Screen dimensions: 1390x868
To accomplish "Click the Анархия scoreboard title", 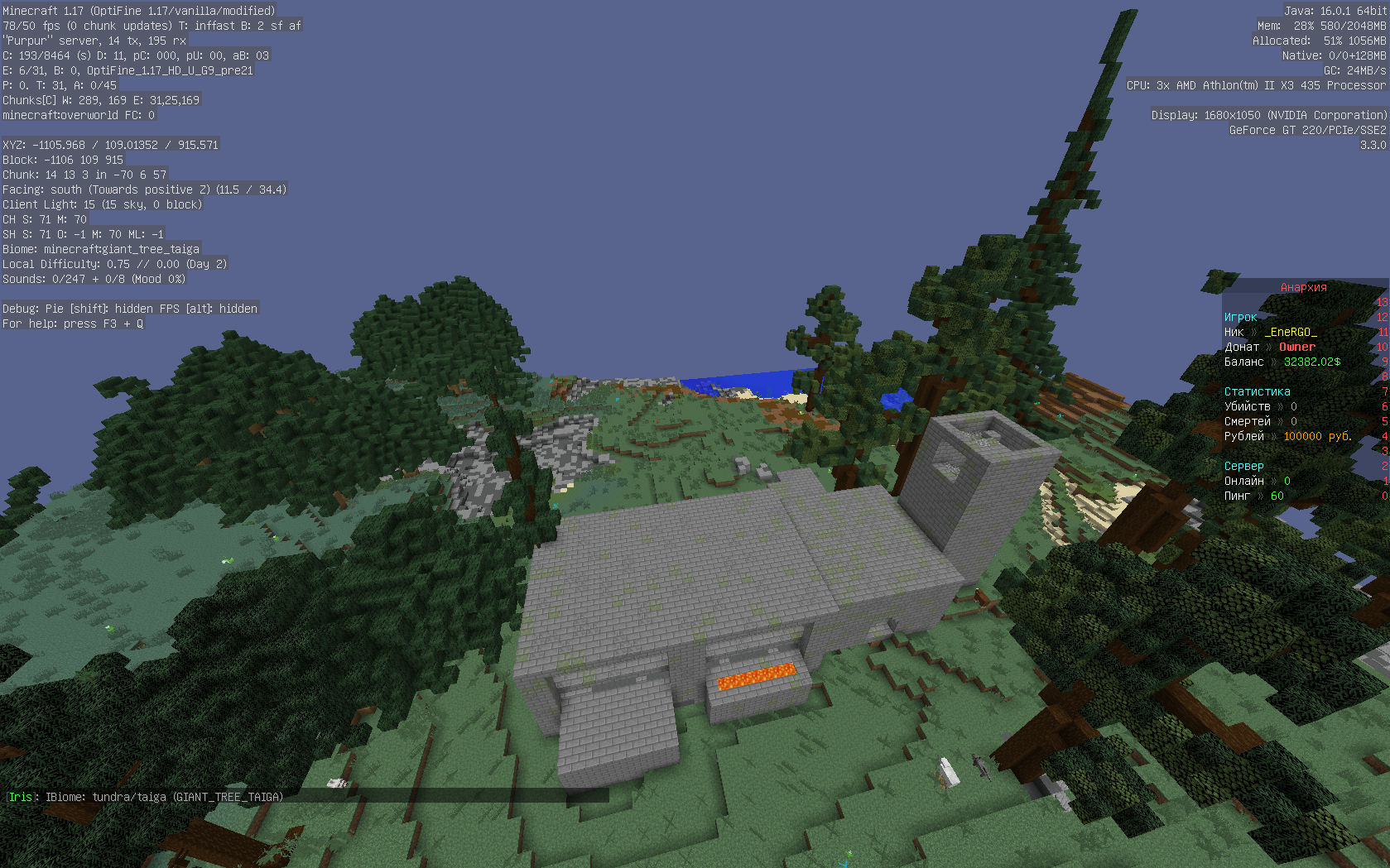I will 1302,287.
